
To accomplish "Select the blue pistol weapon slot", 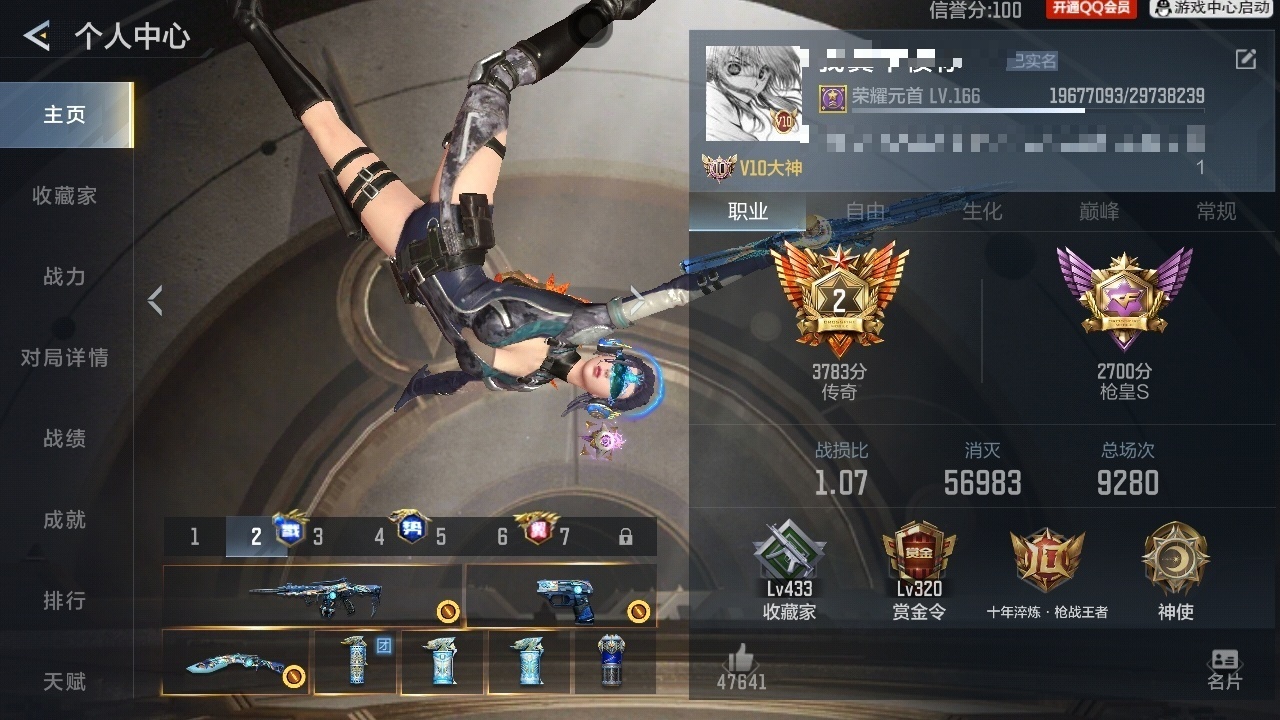I will coord(561,596).
